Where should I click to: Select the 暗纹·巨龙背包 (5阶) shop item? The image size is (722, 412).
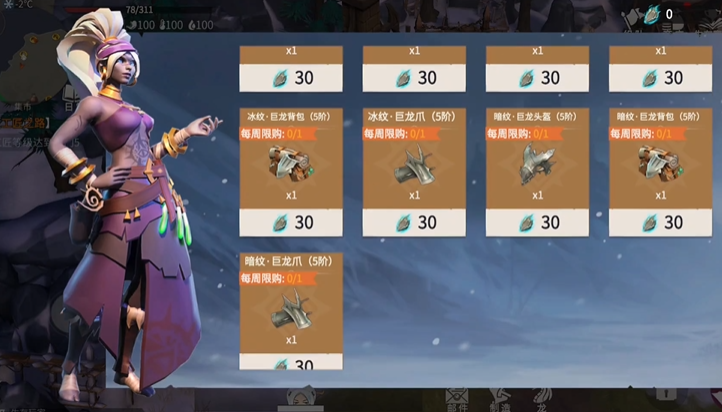pyautogui.click(x=660, y=164)
